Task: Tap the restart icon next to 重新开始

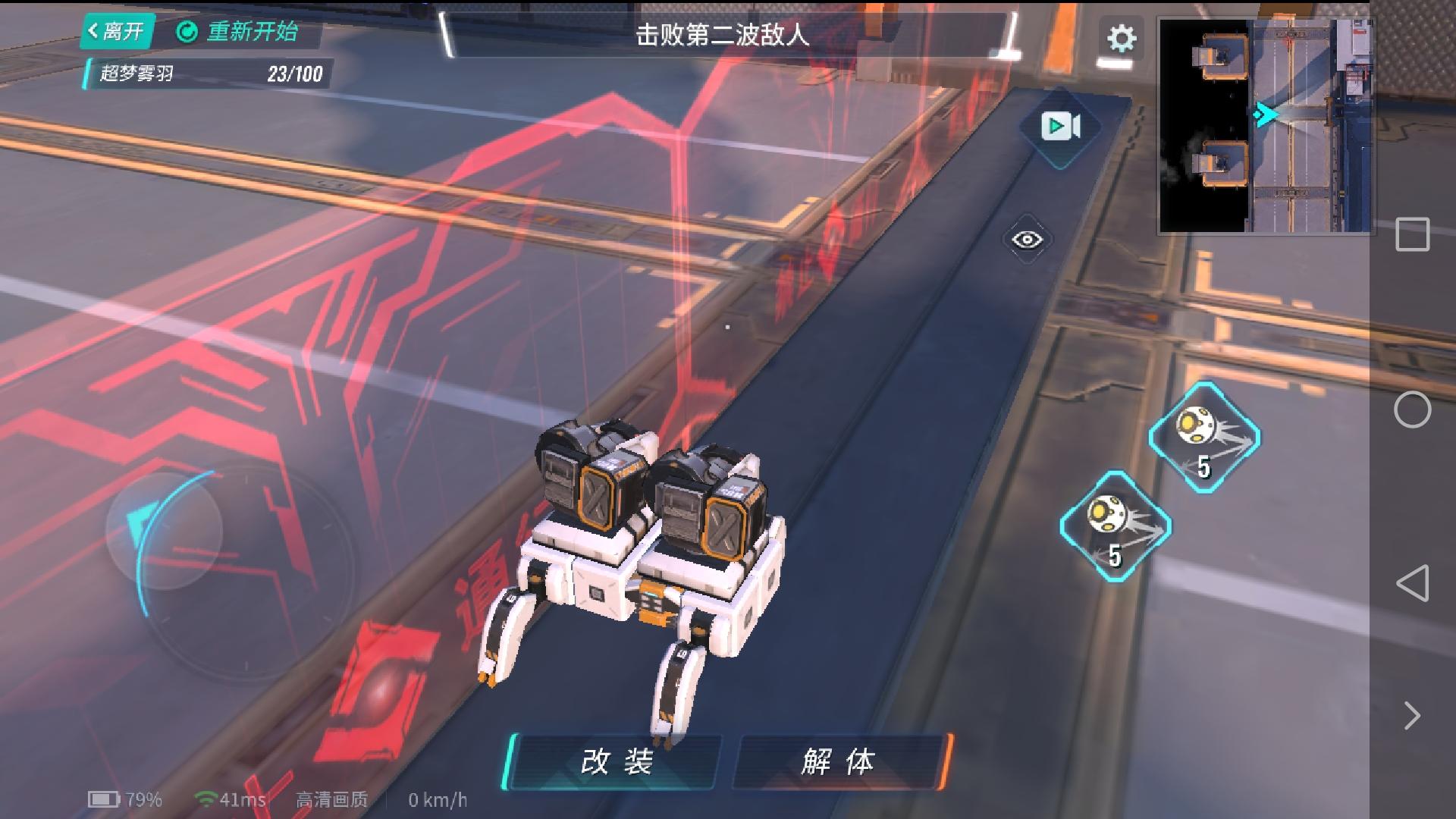Action: 186,32
